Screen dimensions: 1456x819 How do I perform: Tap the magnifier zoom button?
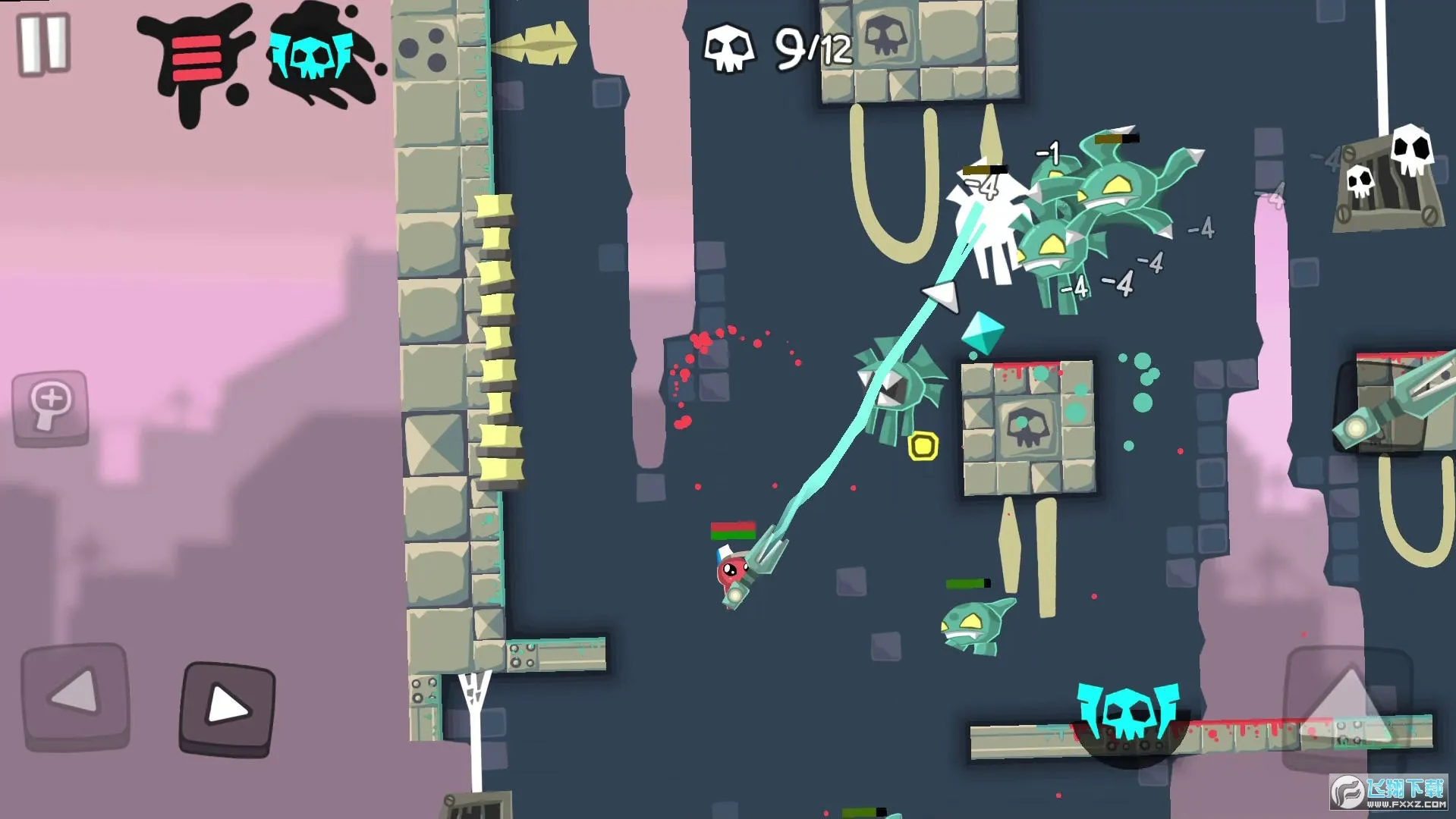coord(51,407)
